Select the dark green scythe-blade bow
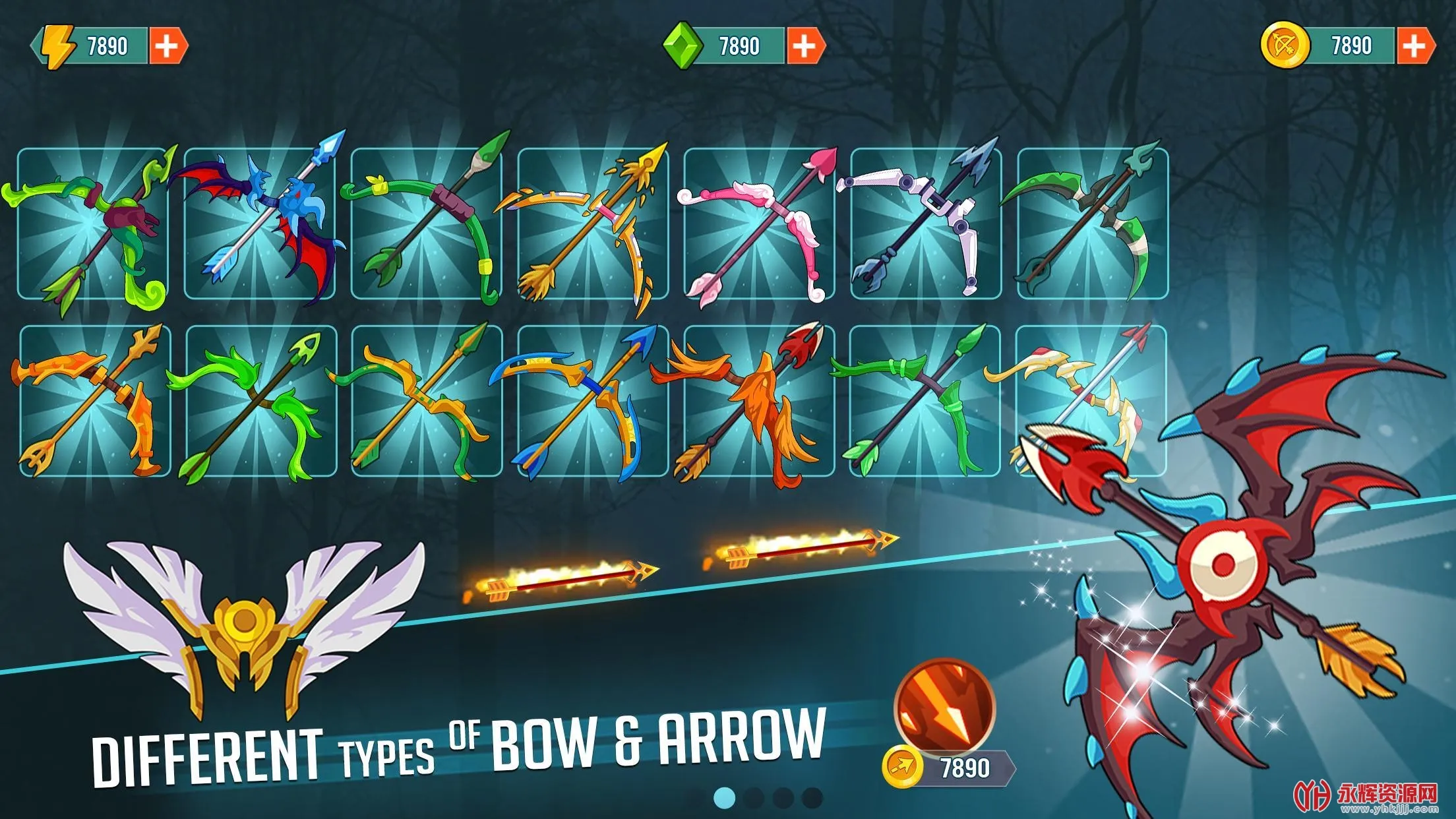 click(x=1092, y=224)
